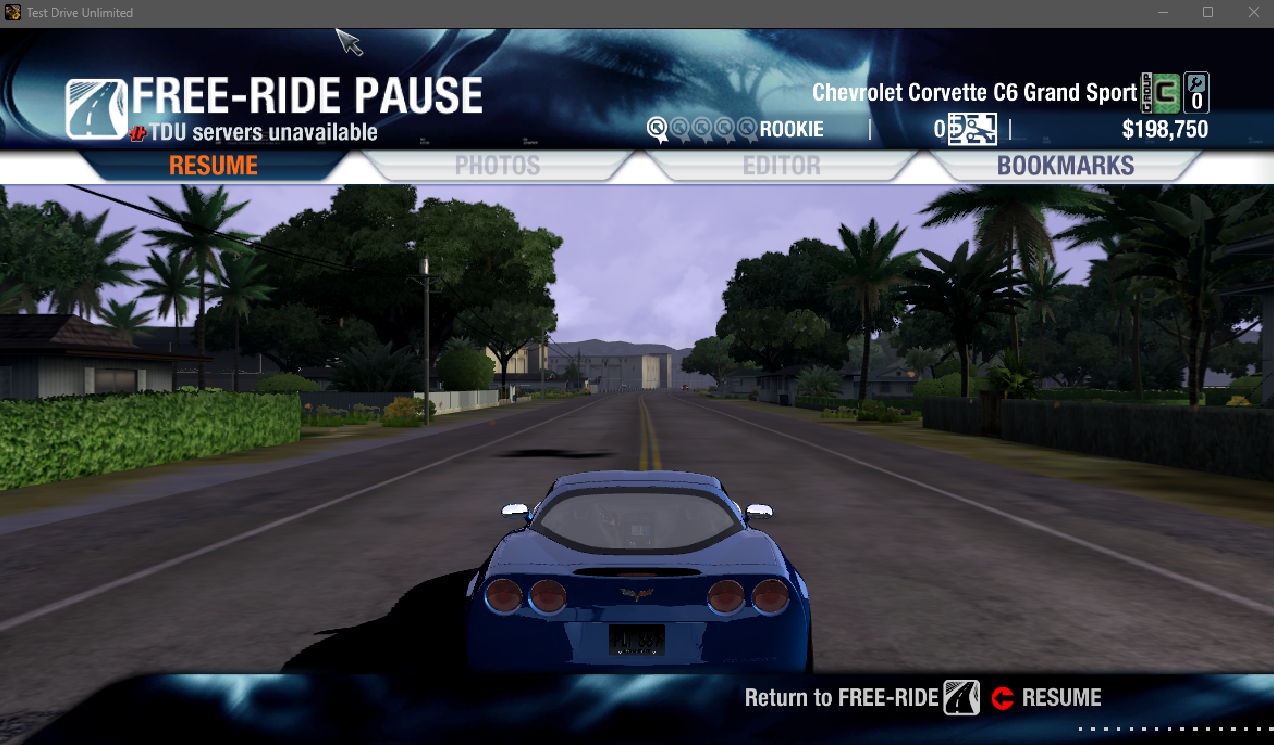Select the RESUME tab
This screenshot has width=1274, height=745.
point(213,166)
